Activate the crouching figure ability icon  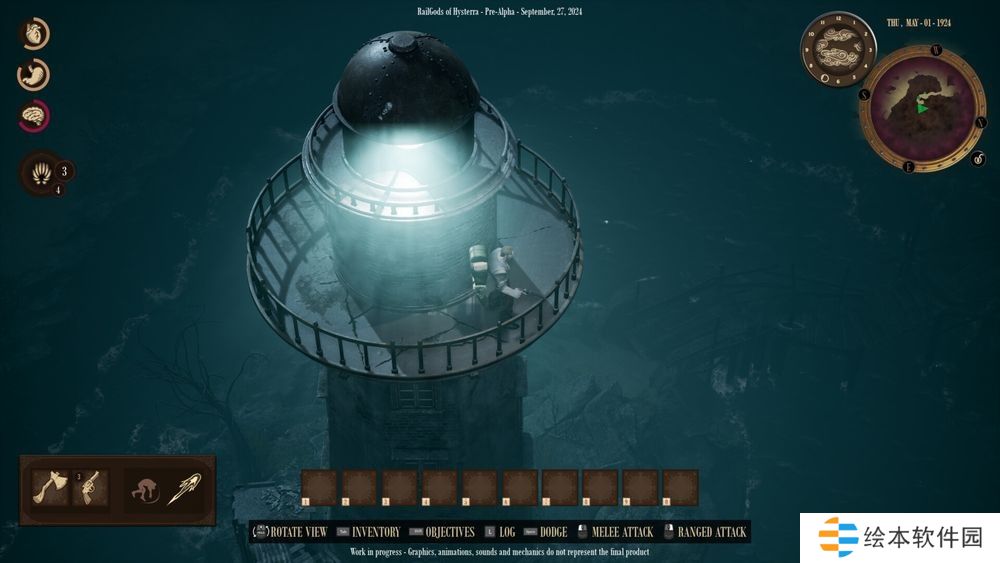tap(145, 490)
